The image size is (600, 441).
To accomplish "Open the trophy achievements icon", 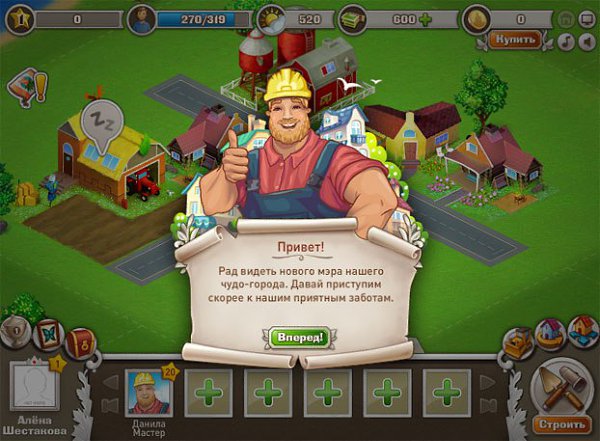I will point(15,332).
